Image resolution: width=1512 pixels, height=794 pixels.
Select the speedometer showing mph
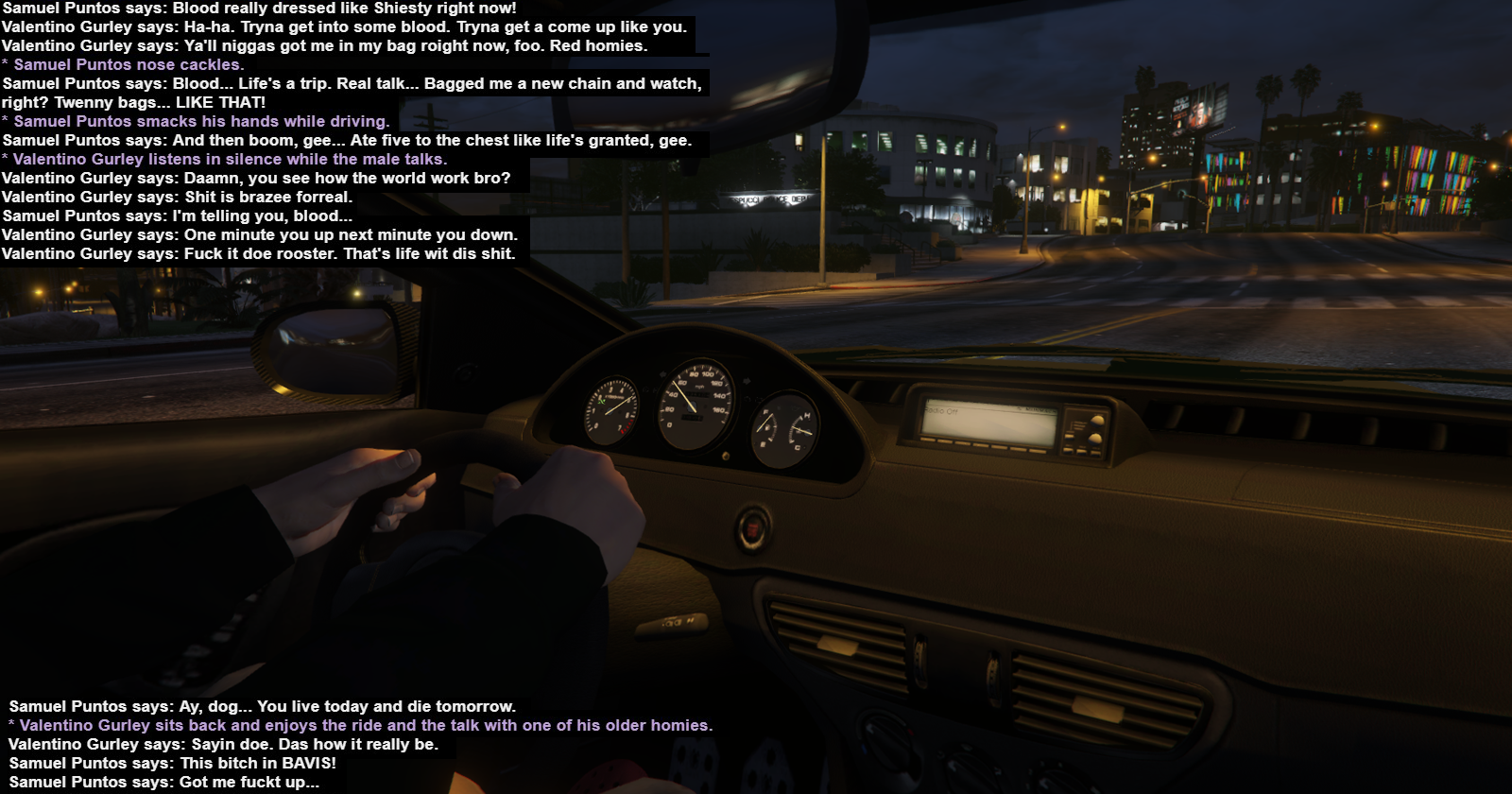[x=691, y=406]
